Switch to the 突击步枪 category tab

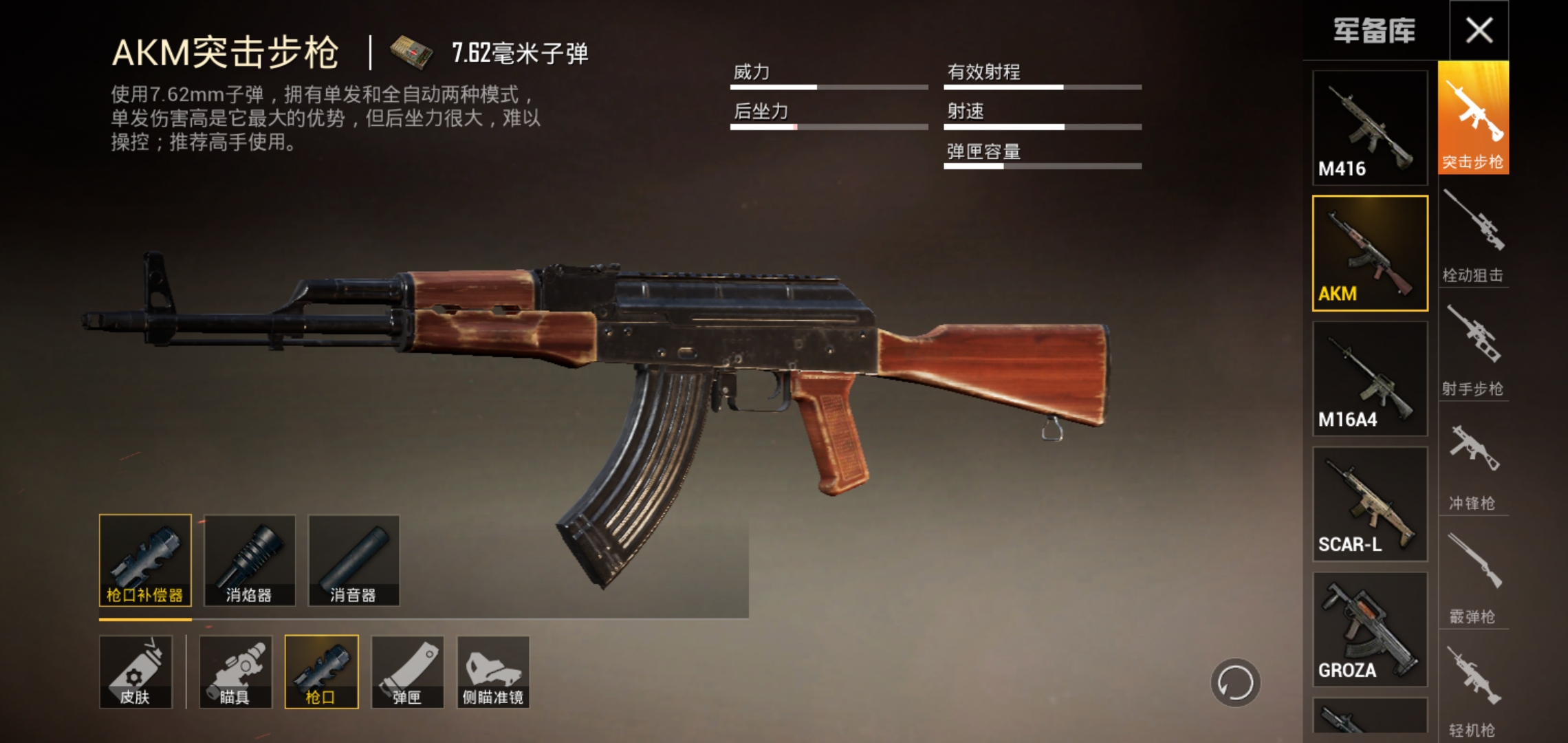click(x=1473, y=118)
